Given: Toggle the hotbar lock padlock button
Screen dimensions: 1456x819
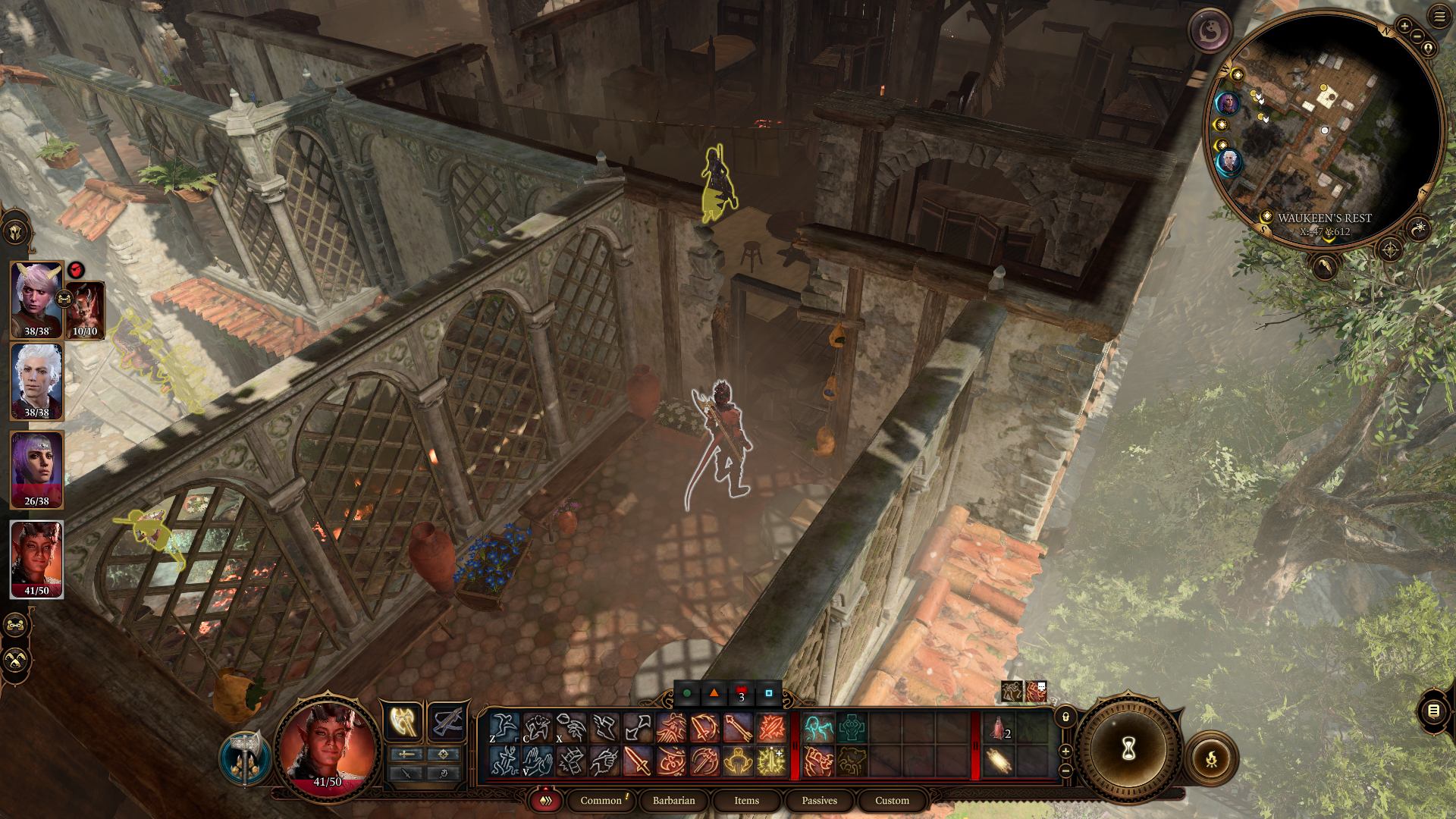Looking at the screenshot, I should pos(1065,717).
